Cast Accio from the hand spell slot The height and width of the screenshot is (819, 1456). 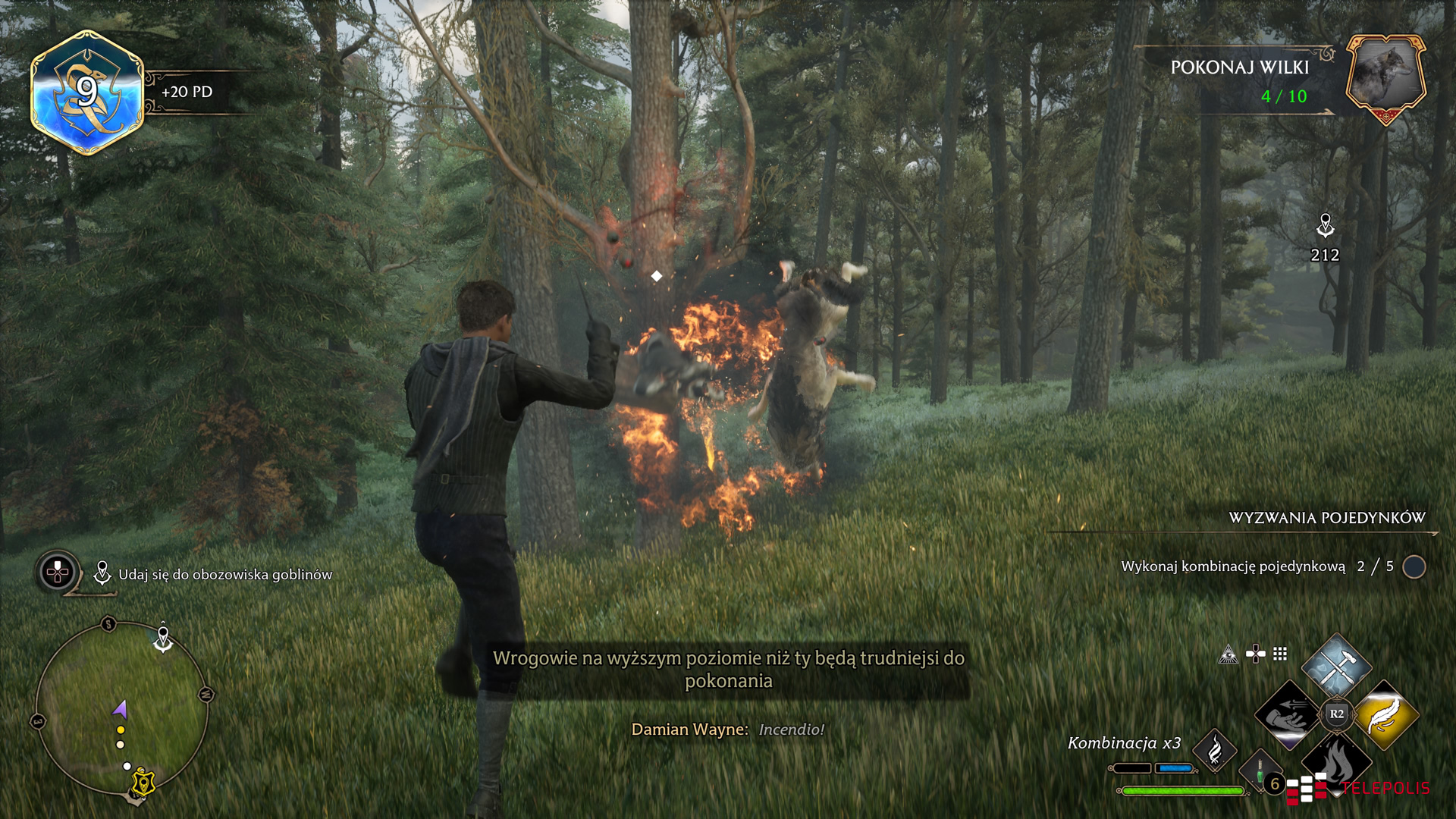(1288, 714)
